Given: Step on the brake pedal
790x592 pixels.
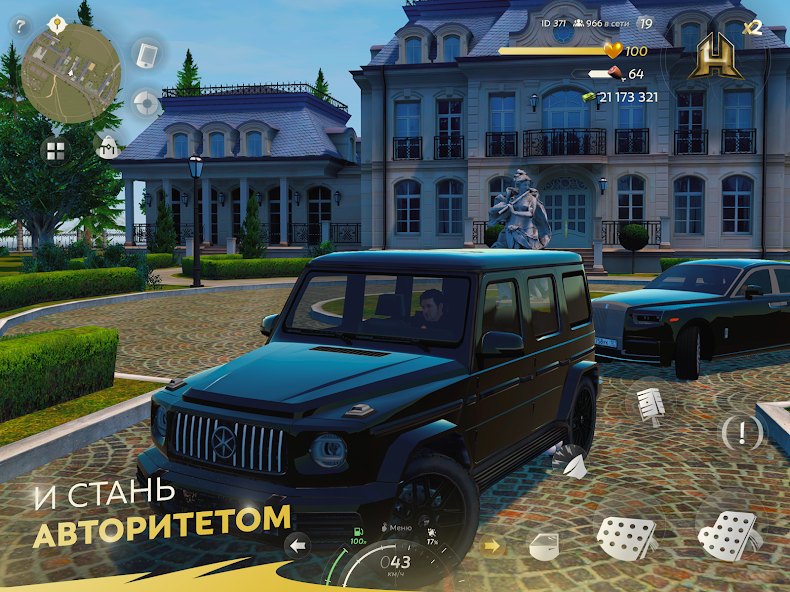Looking at the screenshot, I should coord(626,540).
